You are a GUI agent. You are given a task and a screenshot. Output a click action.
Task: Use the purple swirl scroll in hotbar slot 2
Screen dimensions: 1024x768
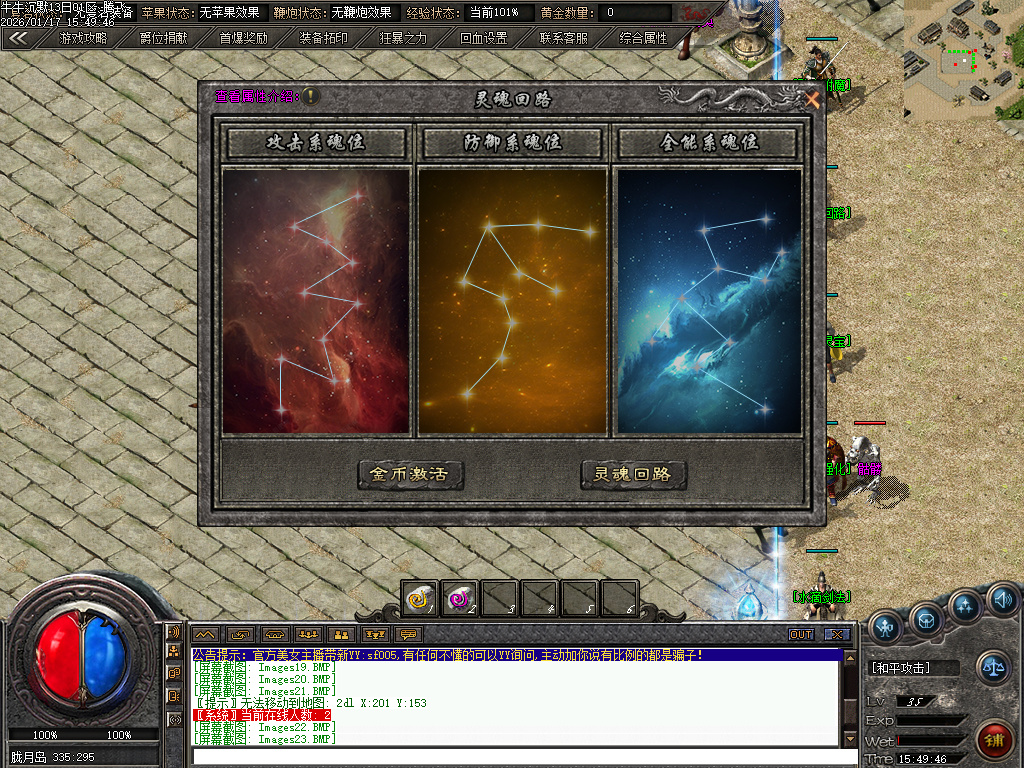pos(459,597)
